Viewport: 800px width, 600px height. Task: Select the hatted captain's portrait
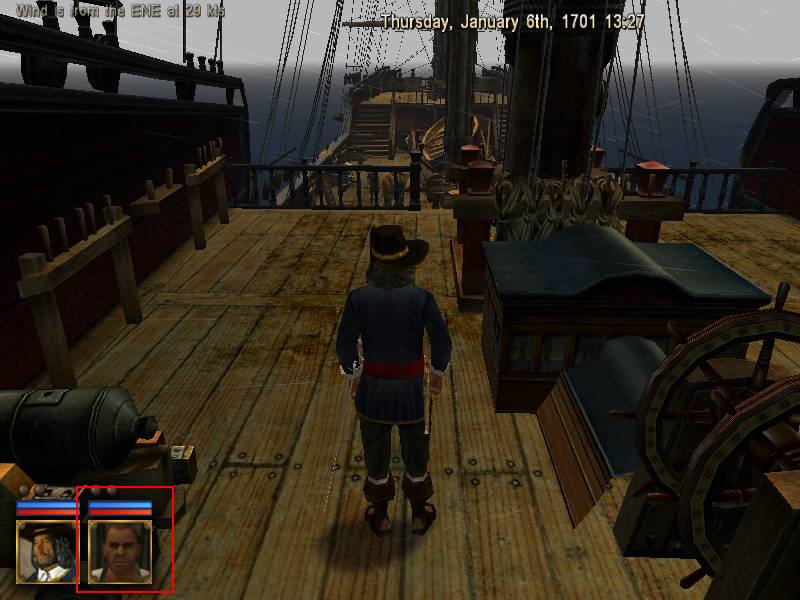(47, 552)
